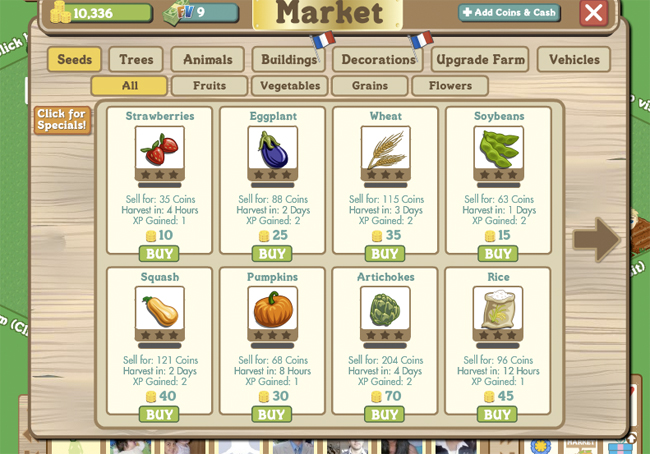Open the Animals category
Image resolution: width=650 pixels, height=454 pixels.
coord(207,60)
